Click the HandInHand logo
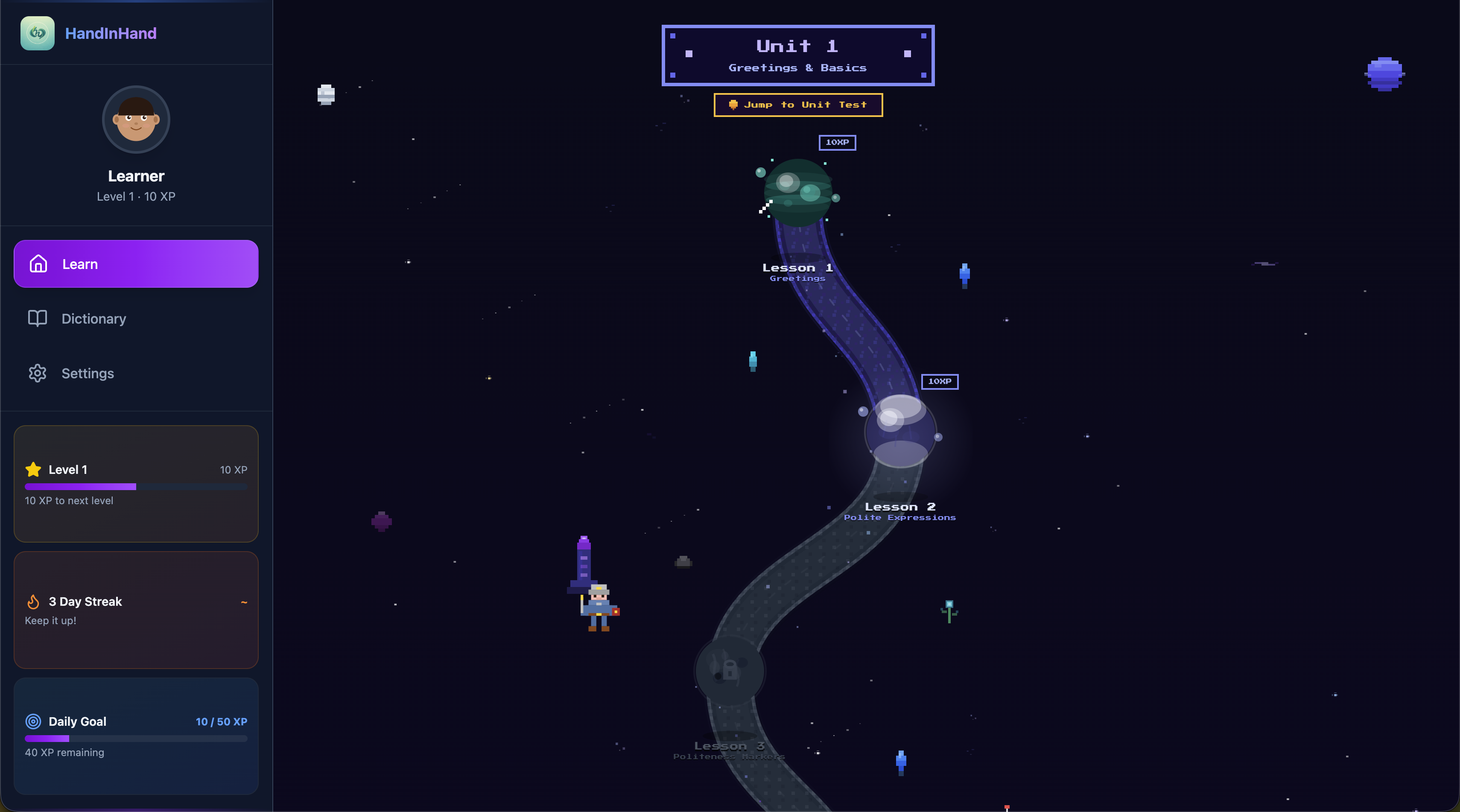 (x=38, y=33)
